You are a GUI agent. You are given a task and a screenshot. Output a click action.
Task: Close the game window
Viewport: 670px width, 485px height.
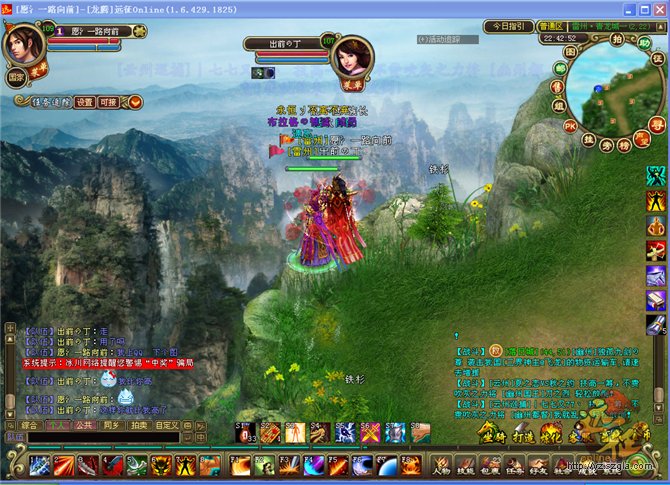657,8
